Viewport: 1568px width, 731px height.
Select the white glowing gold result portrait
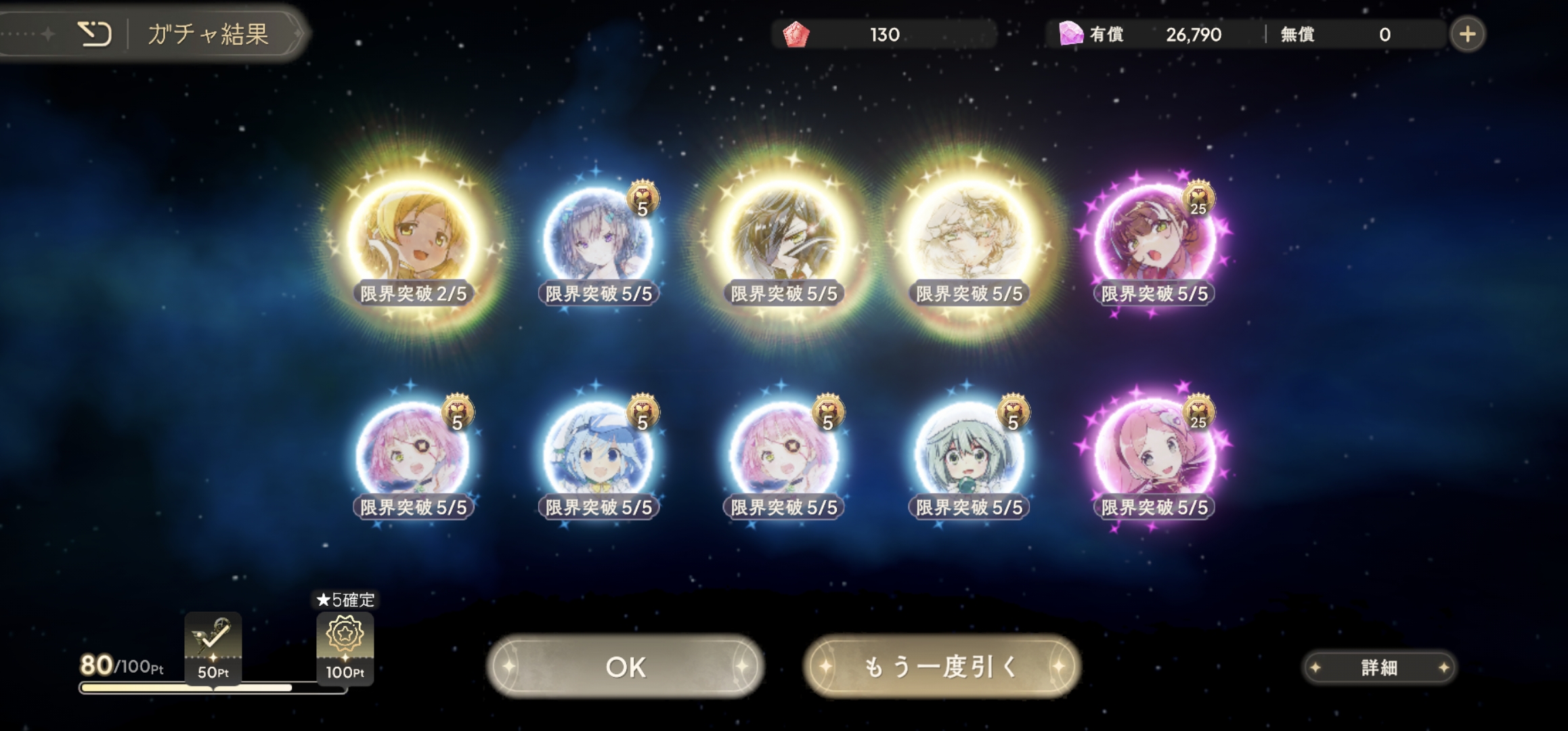(x=969, y=238)
